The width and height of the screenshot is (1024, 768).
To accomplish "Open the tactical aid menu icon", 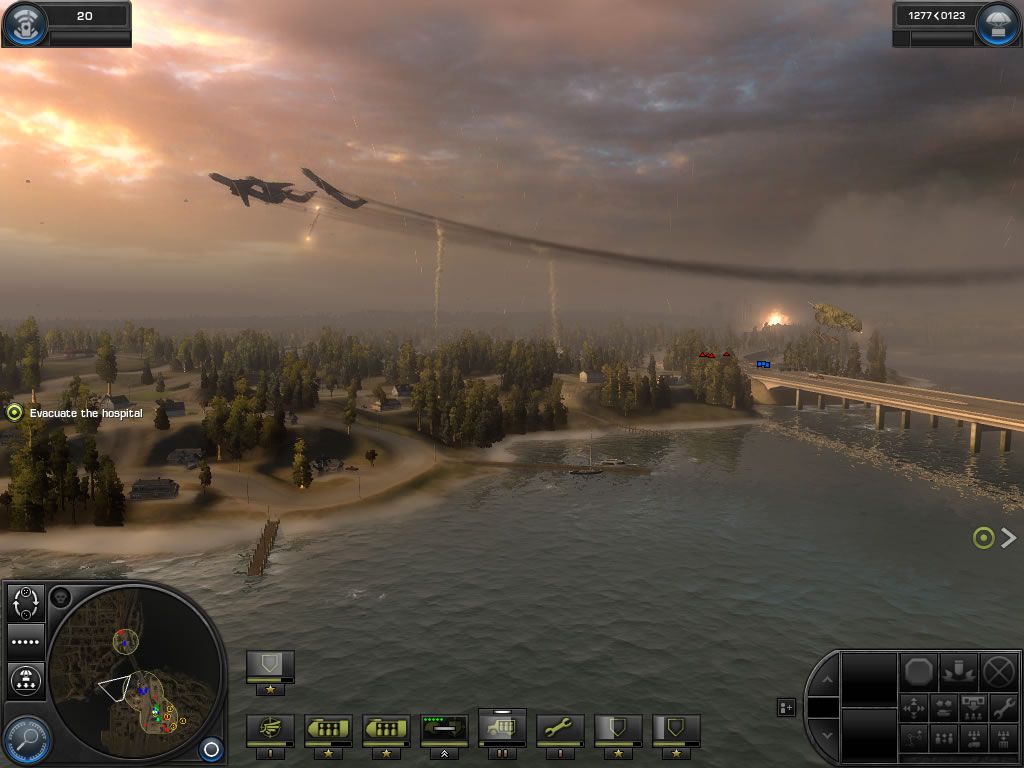I will [24, 24].
